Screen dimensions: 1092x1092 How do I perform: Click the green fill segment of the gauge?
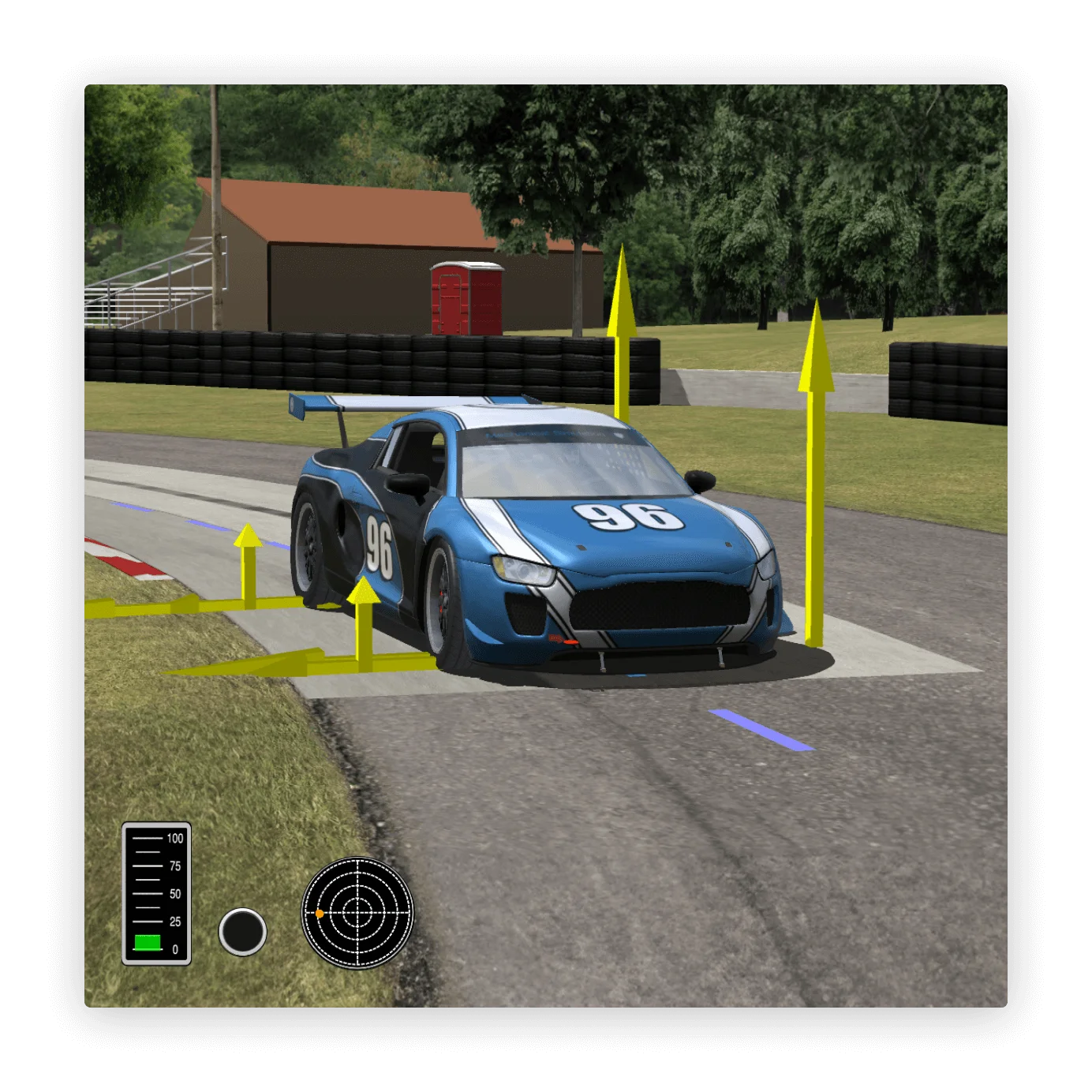(148, 941)
